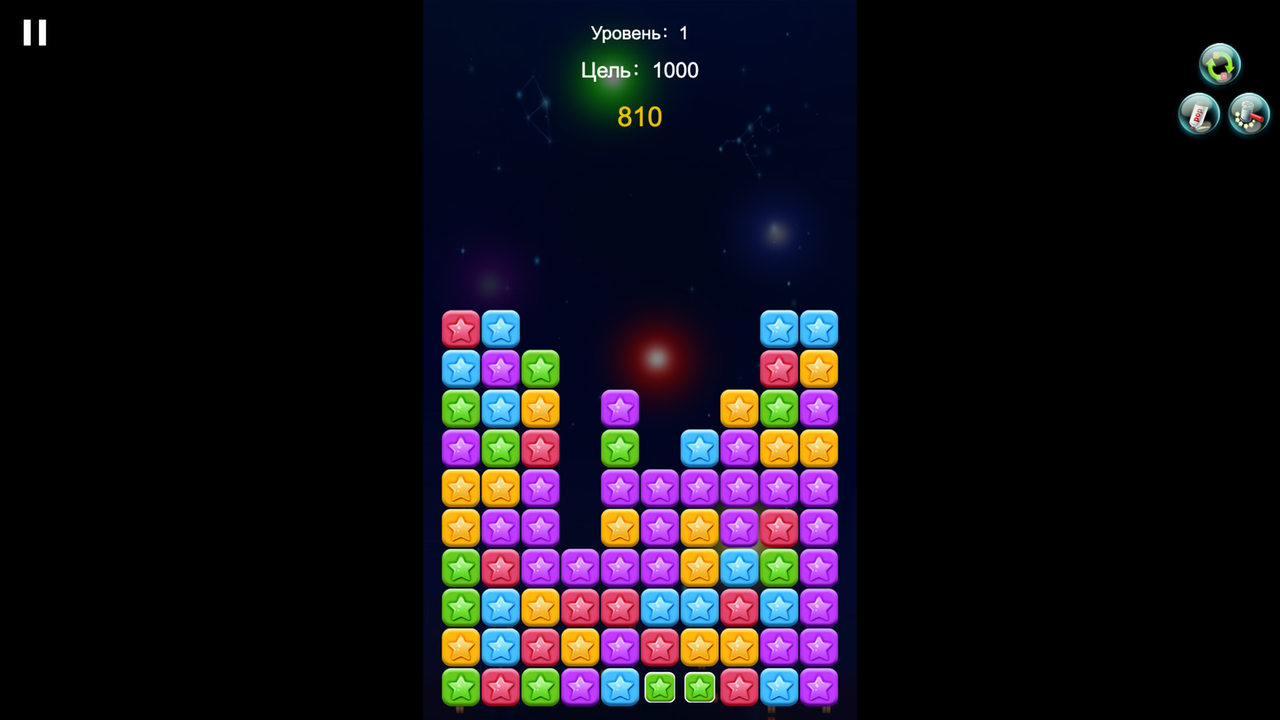The image size is (1280, 720).
Task: Click the "Уровень: 1" level label
Action: [639, 32]
